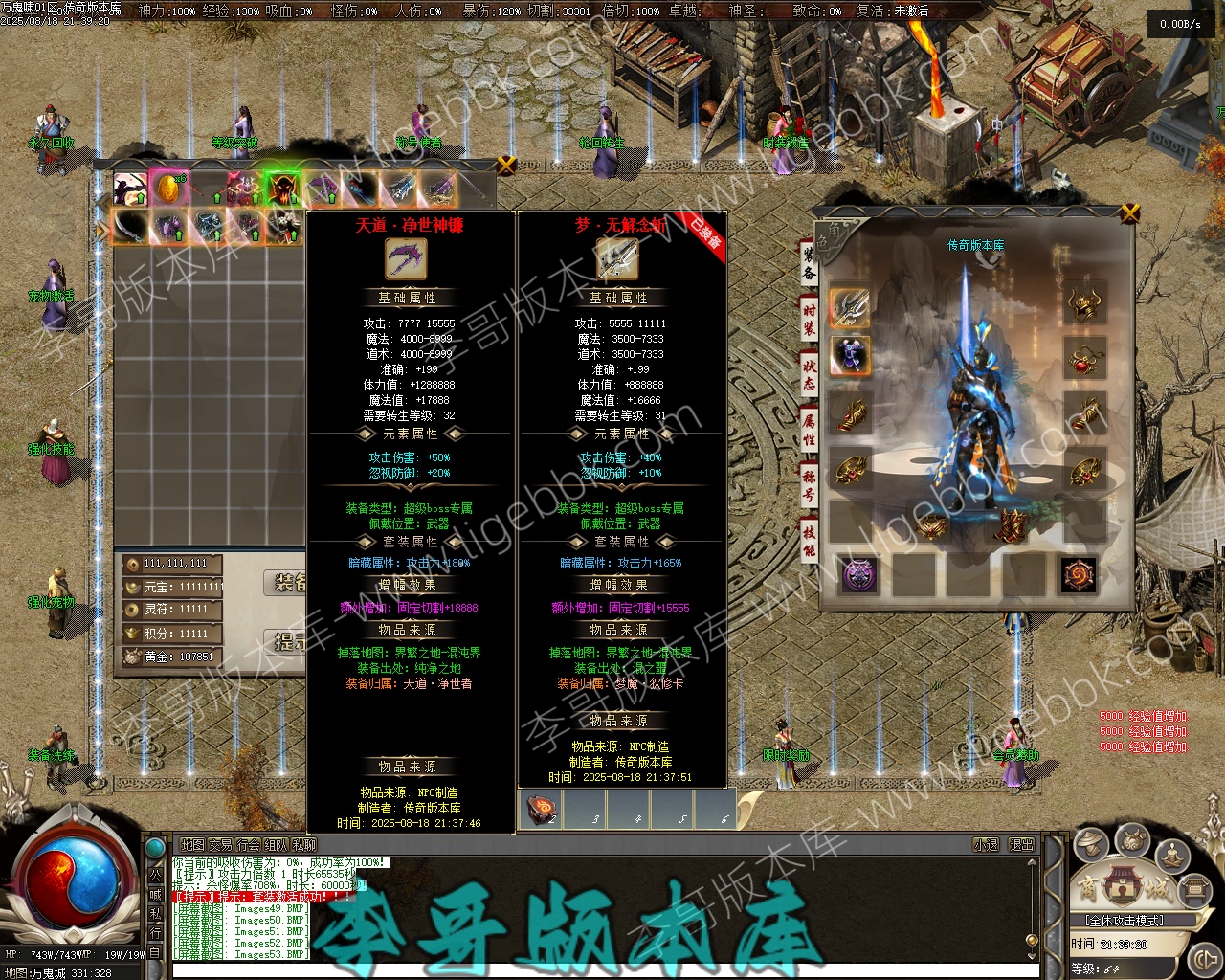This screenshot has height=980, width=1225.
Task: Close the inventory bag window
Action: 507,165
